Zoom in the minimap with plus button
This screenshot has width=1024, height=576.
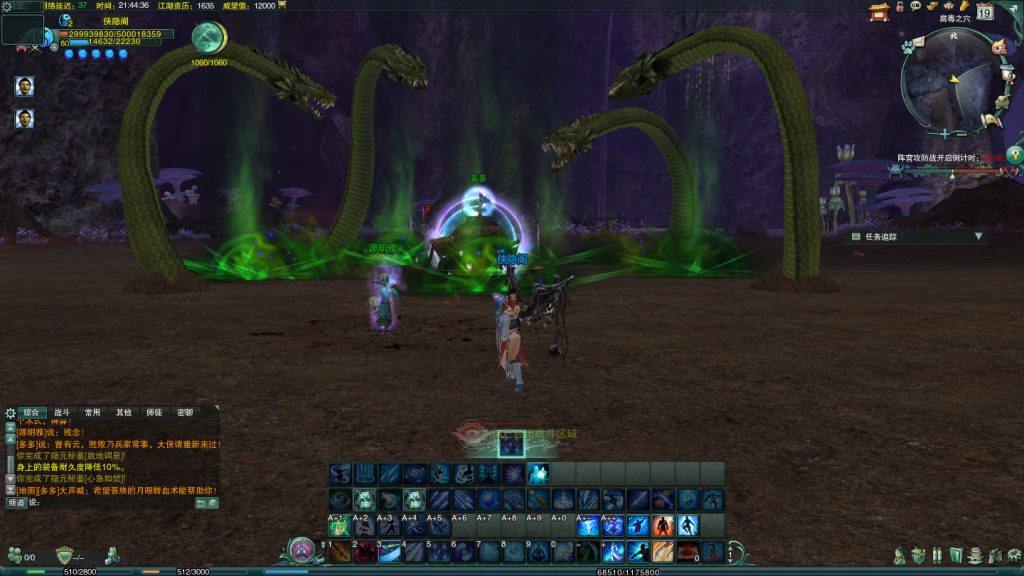pos(945,132)
